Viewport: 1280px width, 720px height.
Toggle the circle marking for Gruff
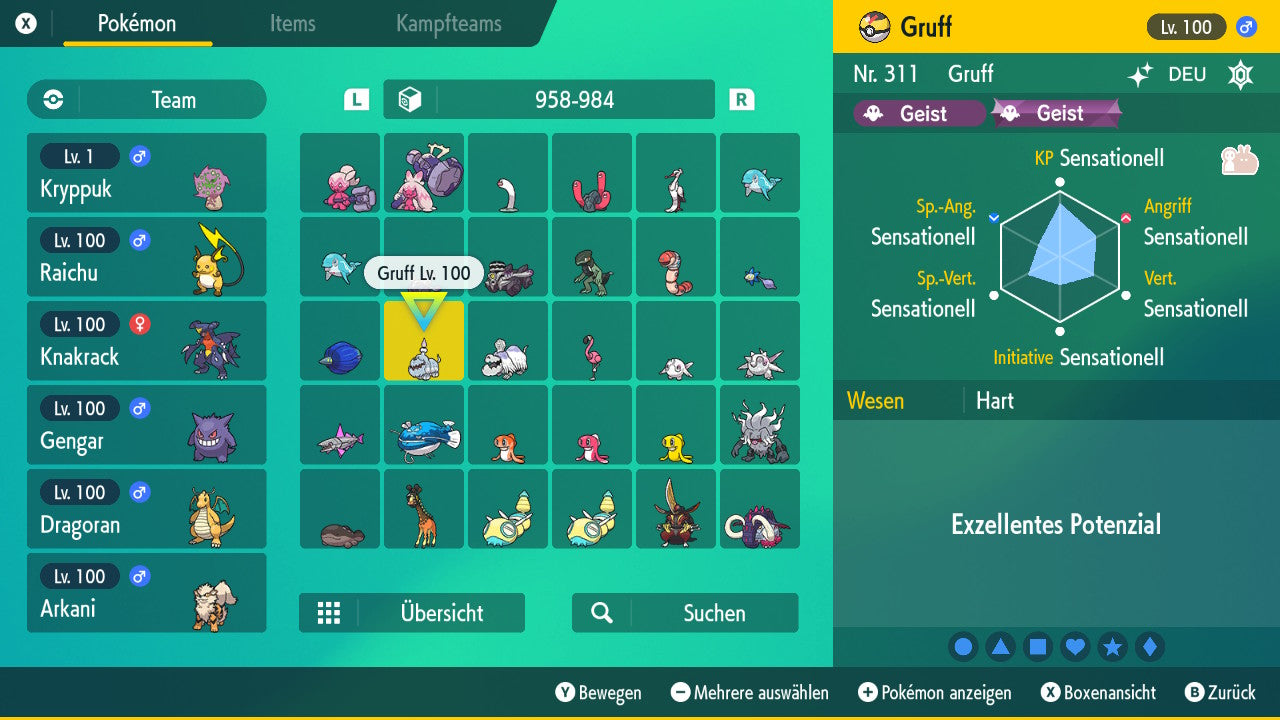[x=963, y=646]
